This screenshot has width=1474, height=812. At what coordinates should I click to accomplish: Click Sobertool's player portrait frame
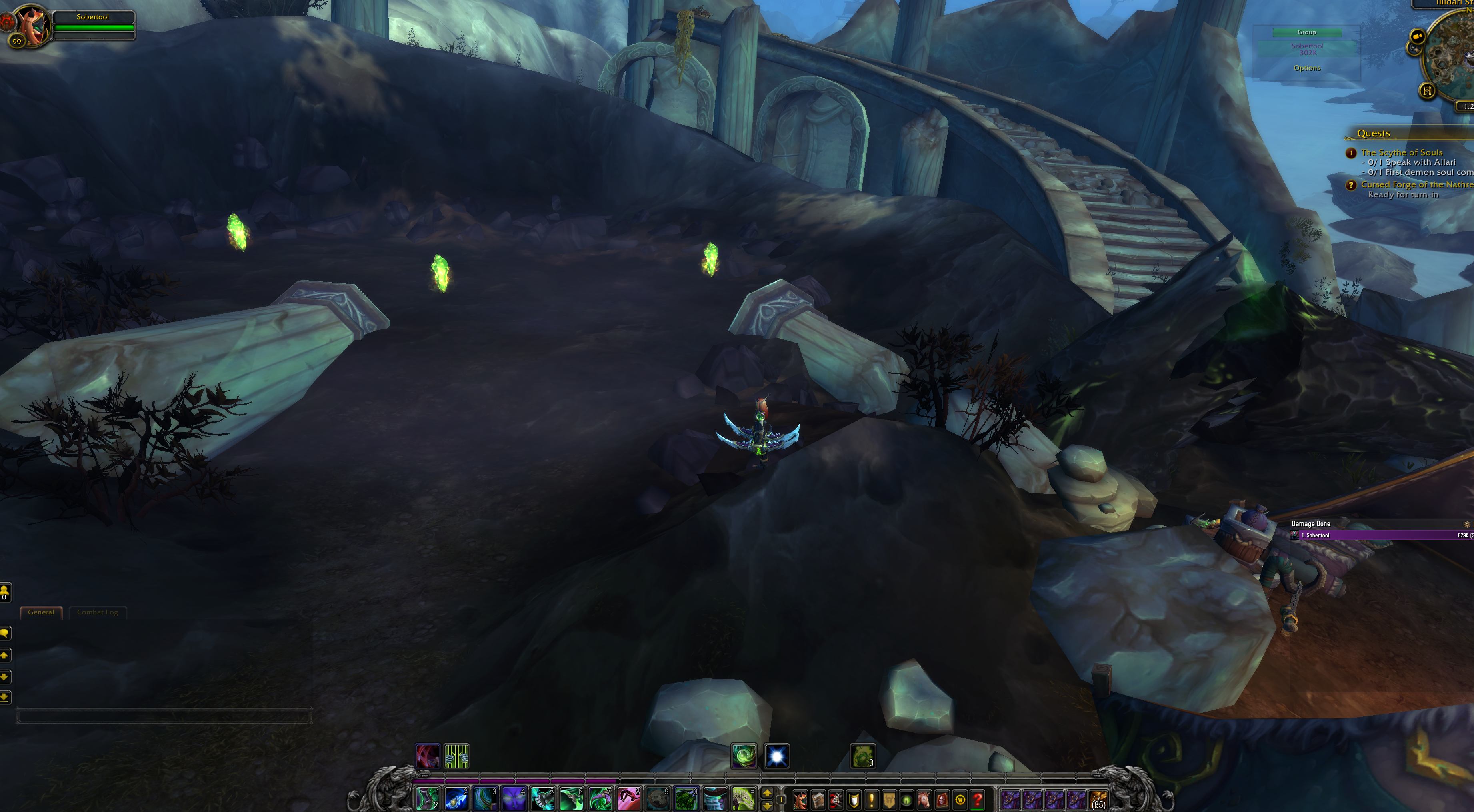[x=31, y=26]
